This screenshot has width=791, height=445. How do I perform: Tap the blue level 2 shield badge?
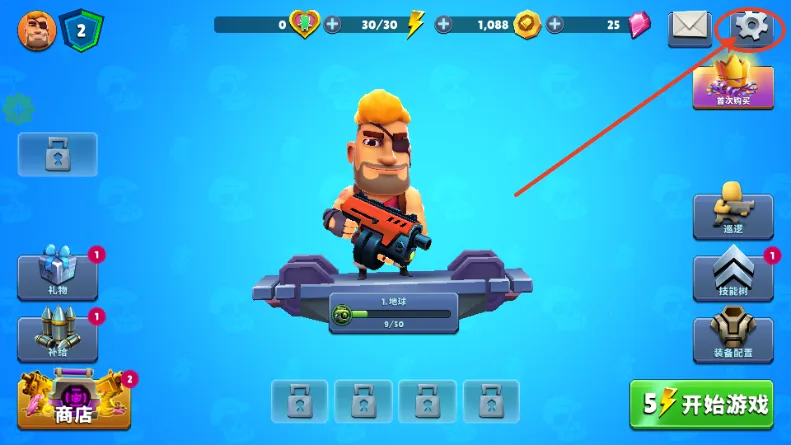coord(78,28)
